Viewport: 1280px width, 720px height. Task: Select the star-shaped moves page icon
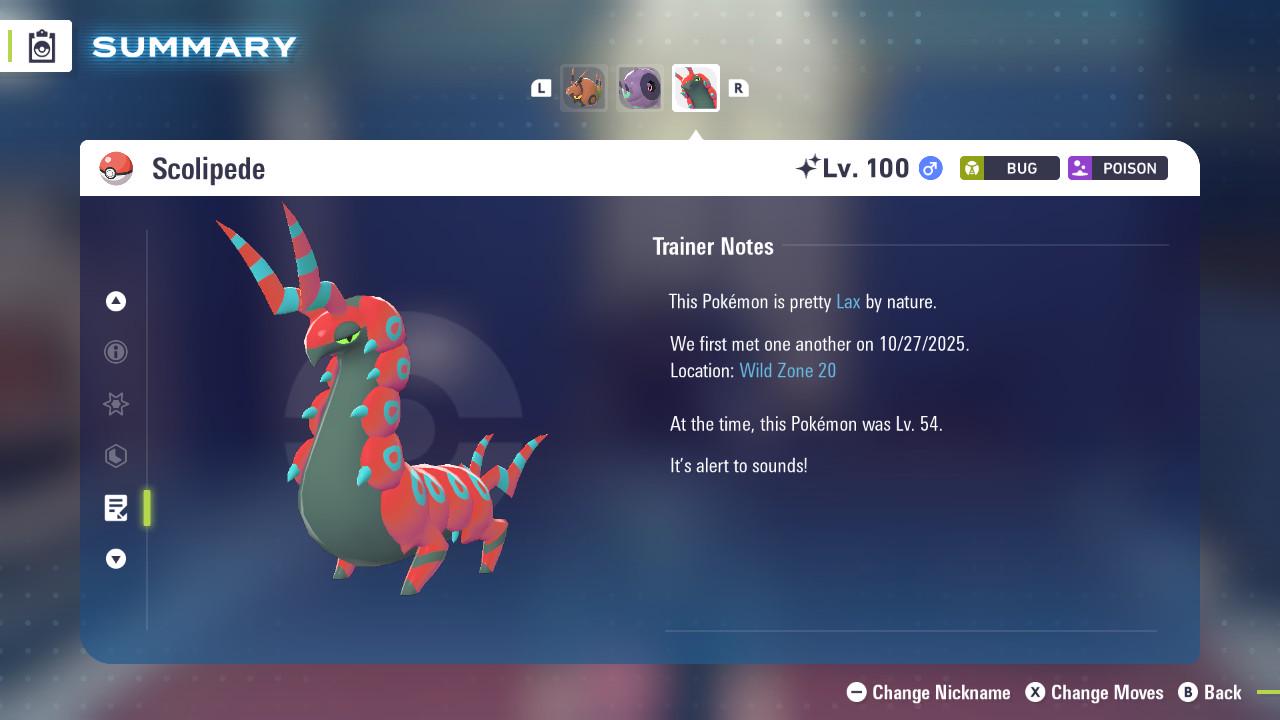[x=116, y=404]
